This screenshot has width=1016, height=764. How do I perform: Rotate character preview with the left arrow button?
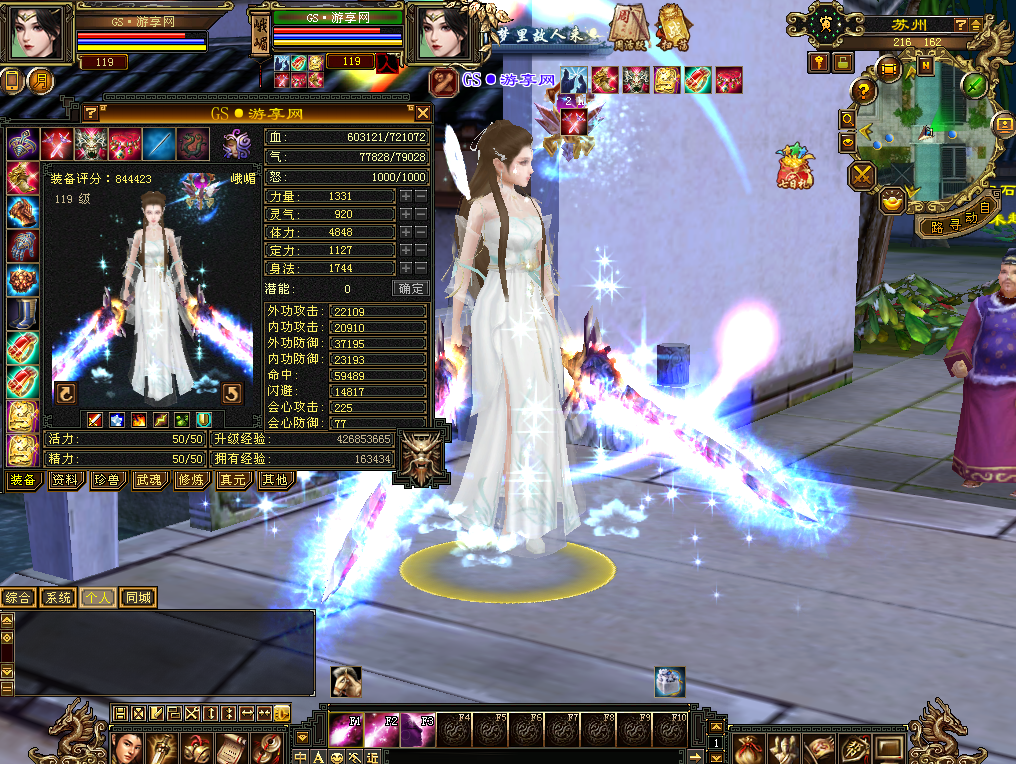coord(66,393)
